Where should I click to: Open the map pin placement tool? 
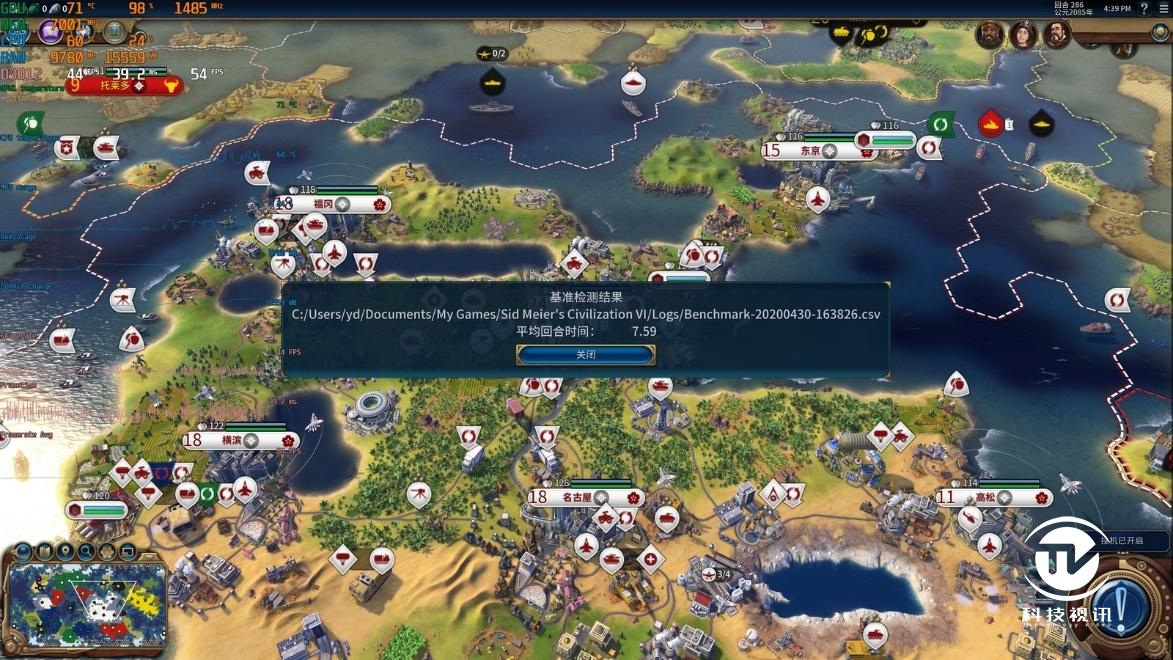65,551
